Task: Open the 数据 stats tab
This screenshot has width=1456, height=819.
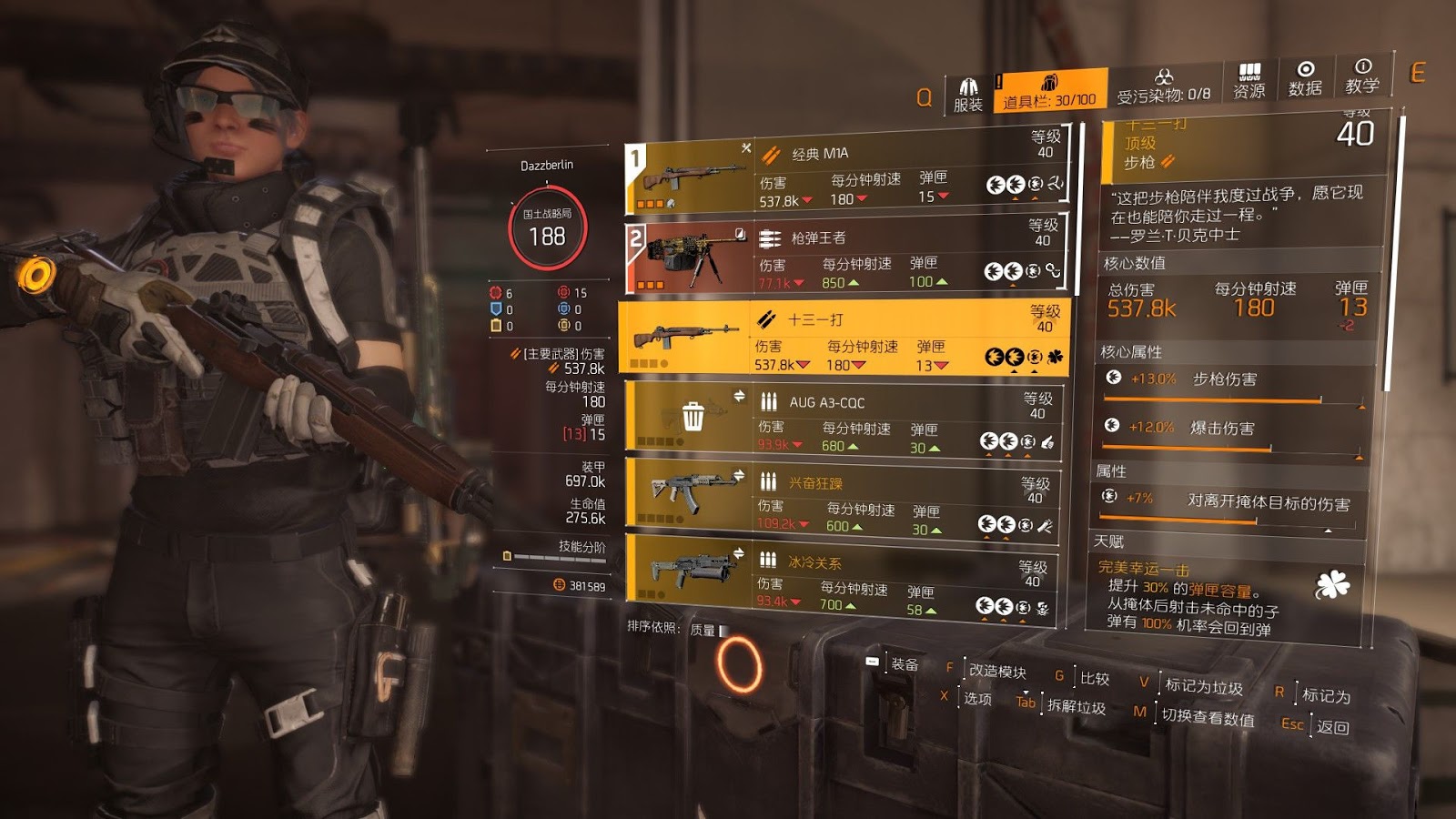Action: [1305, 79]
